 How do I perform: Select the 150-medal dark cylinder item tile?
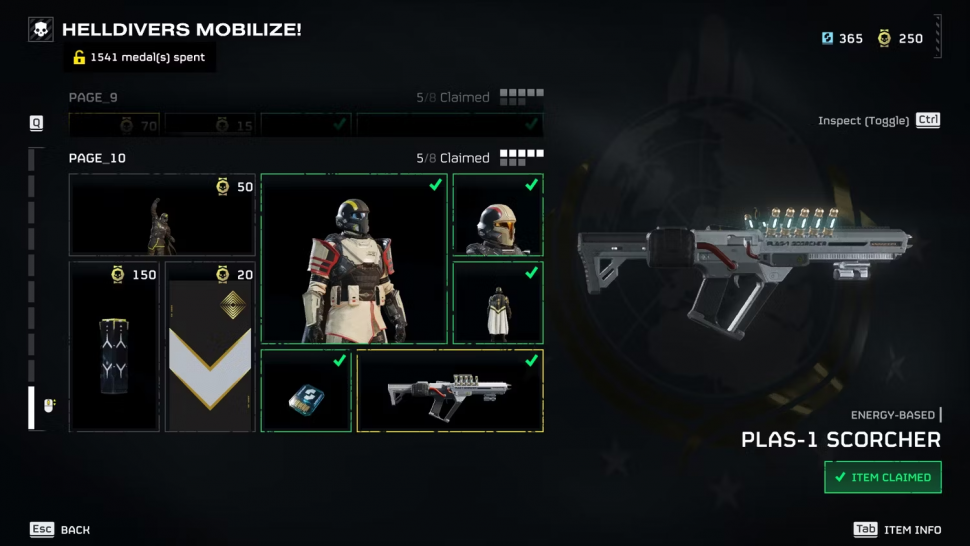click(x=114, y=347)
